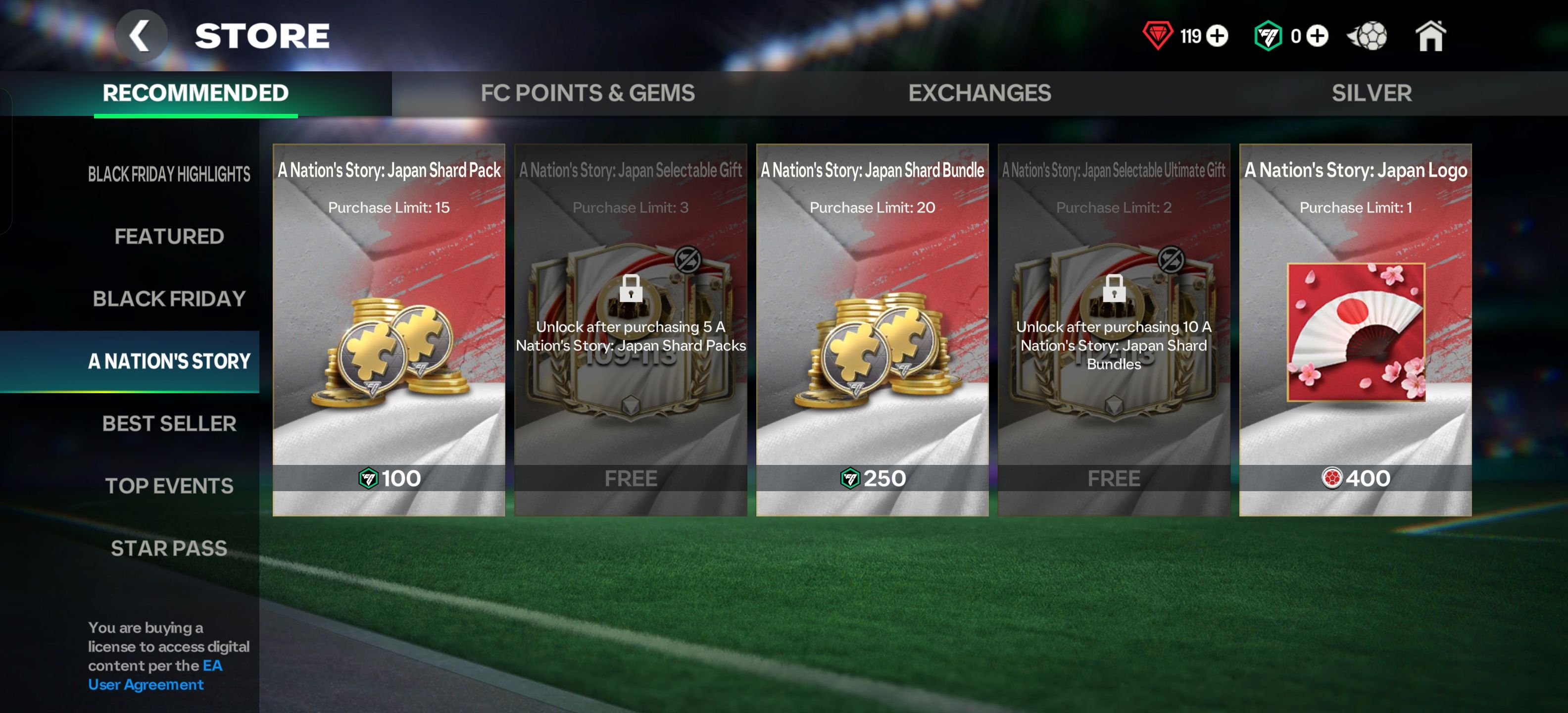Return to the home screen
Viewport: 1568px width, 713px height.
[x=1430, y=36]
